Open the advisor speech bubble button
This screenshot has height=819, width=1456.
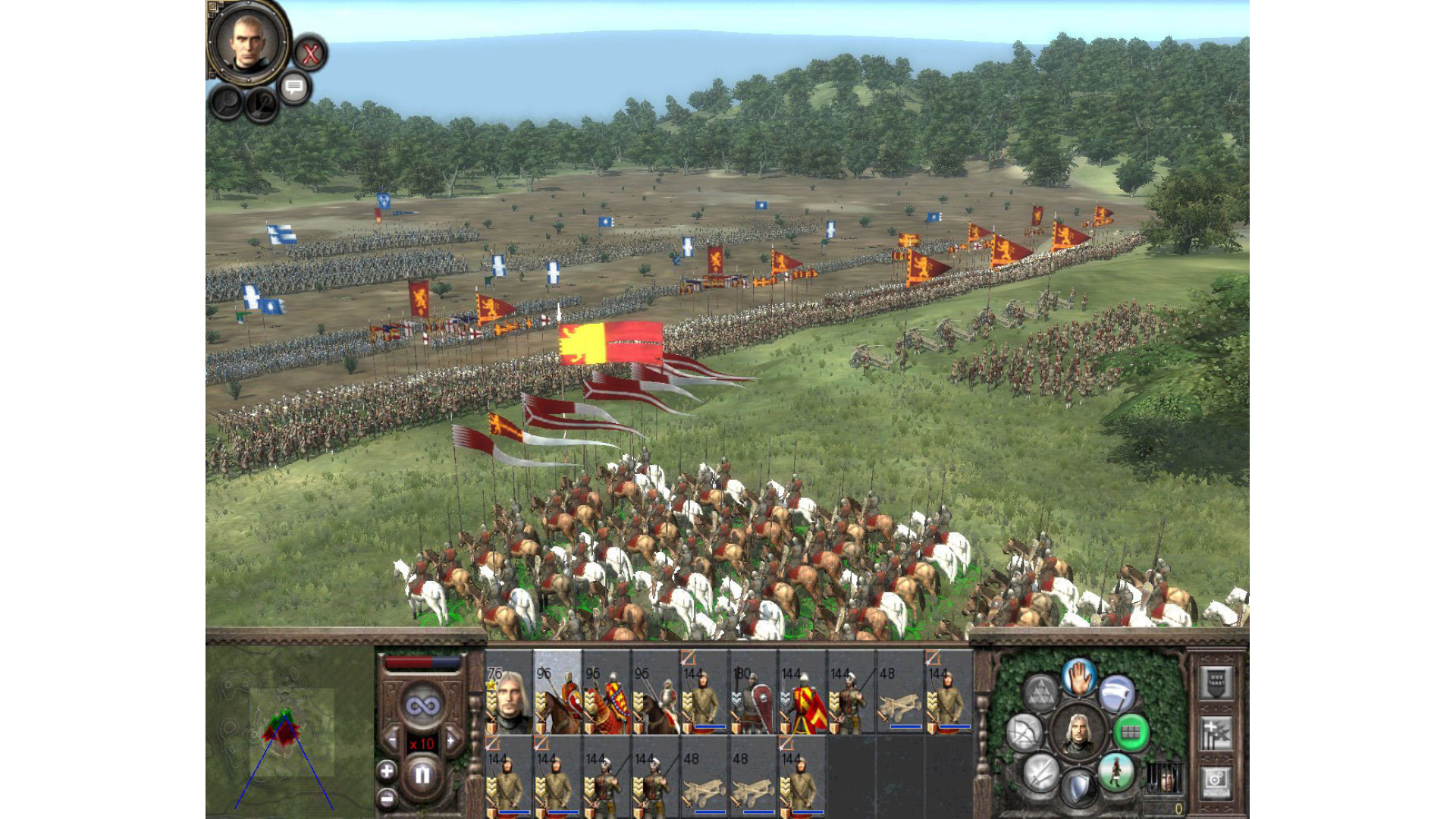[294, 87]
